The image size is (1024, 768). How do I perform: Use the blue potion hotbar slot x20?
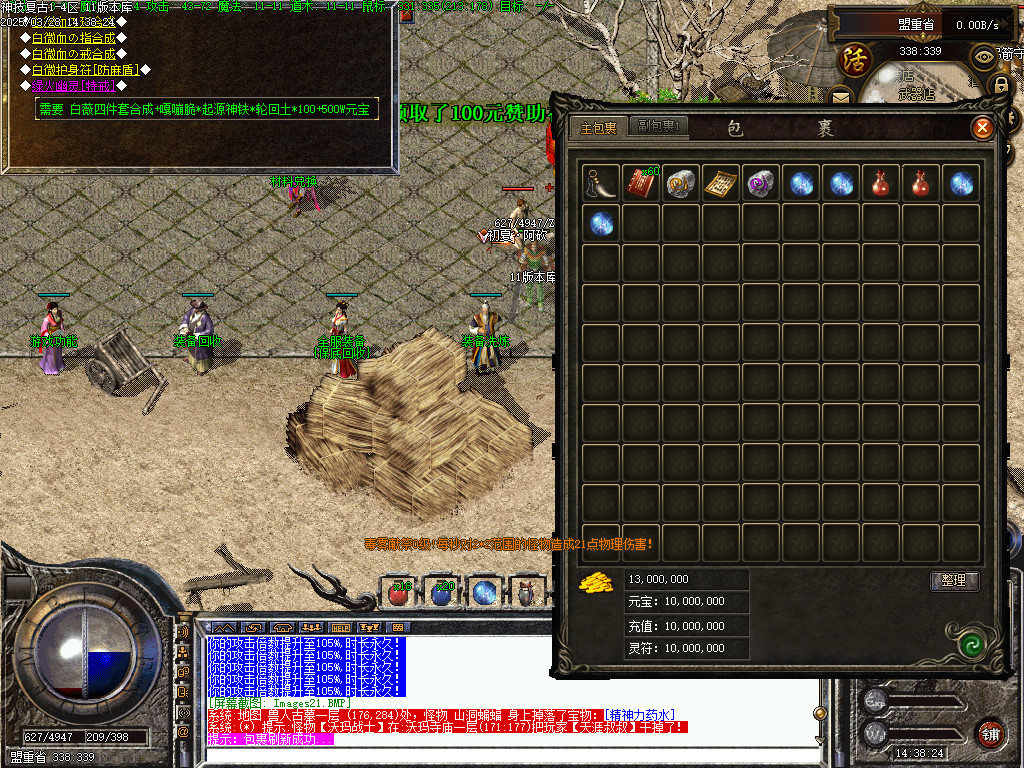point(443,593)
